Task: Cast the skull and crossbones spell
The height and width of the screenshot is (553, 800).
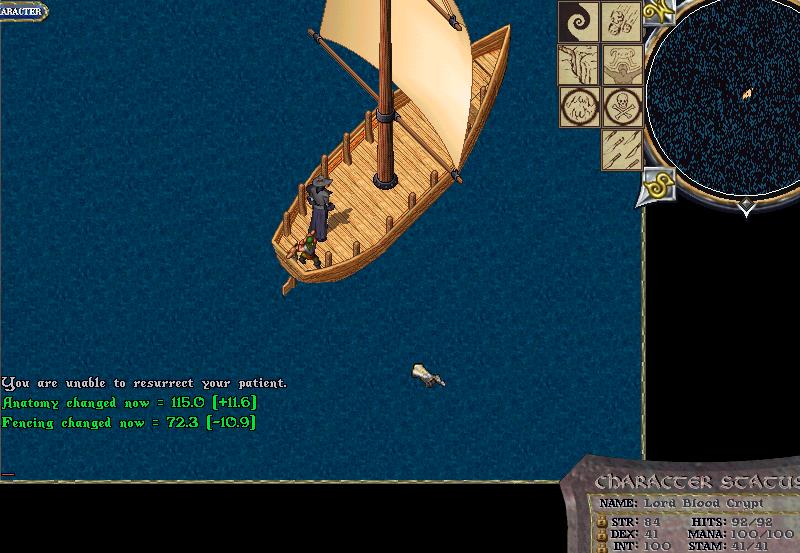Action: [x=622, y=106]
